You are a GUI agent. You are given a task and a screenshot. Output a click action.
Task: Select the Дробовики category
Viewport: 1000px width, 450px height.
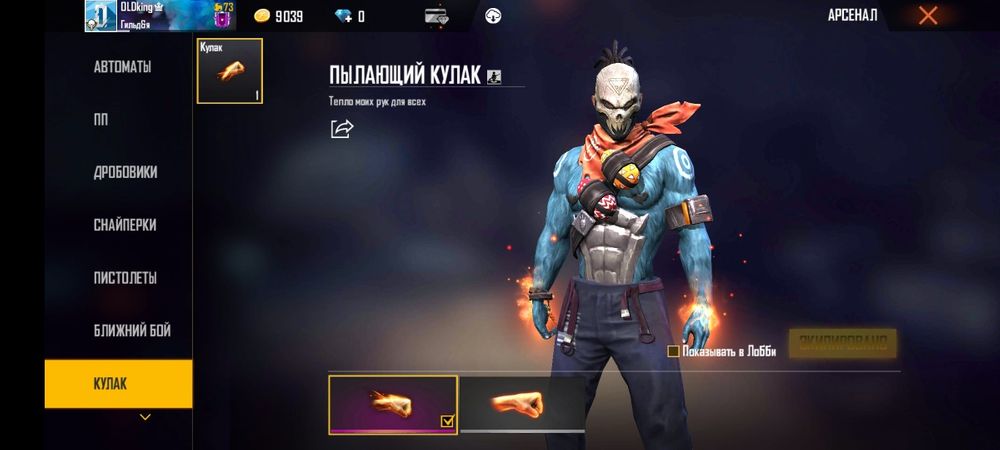click(125, 172)
